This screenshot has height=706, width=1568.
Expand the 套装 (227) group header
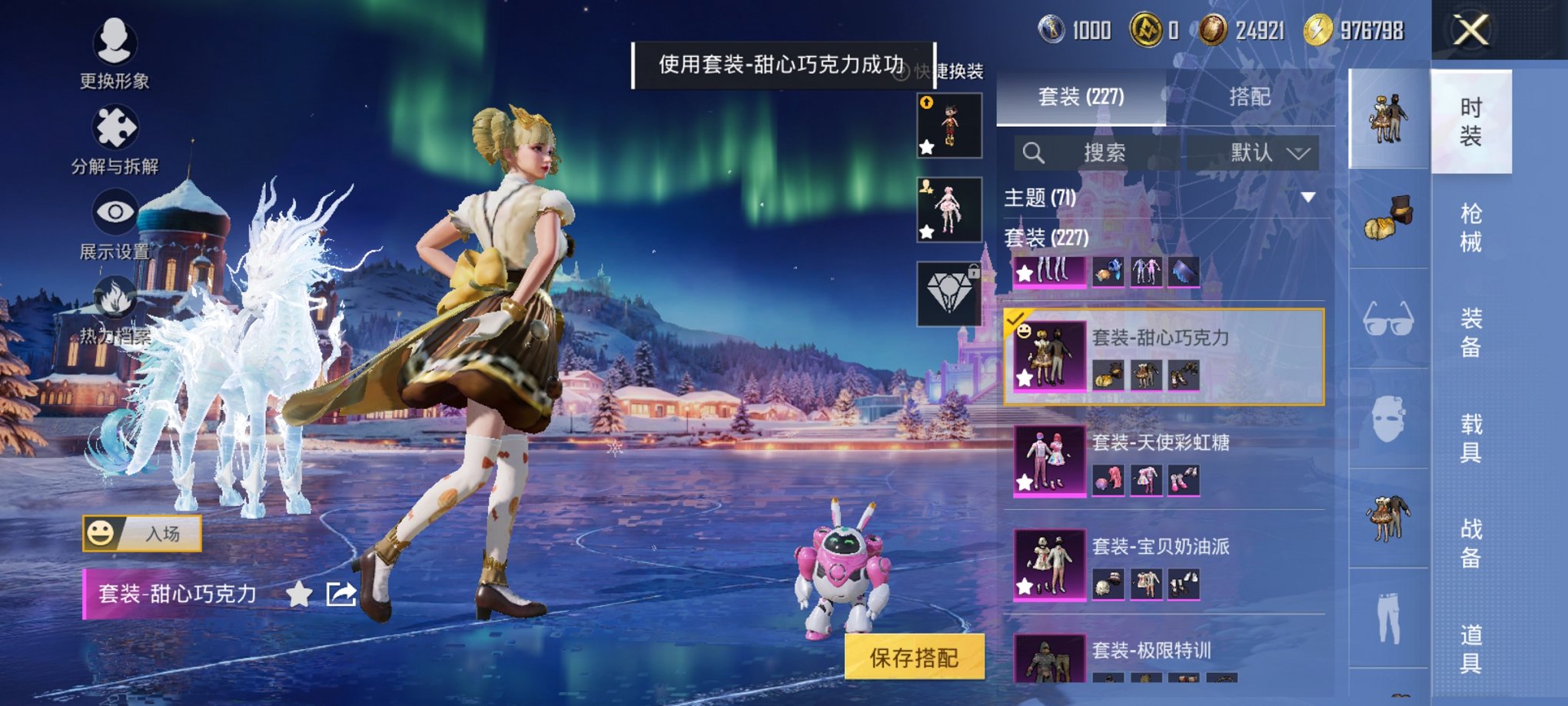click(x=1045, y=237)
